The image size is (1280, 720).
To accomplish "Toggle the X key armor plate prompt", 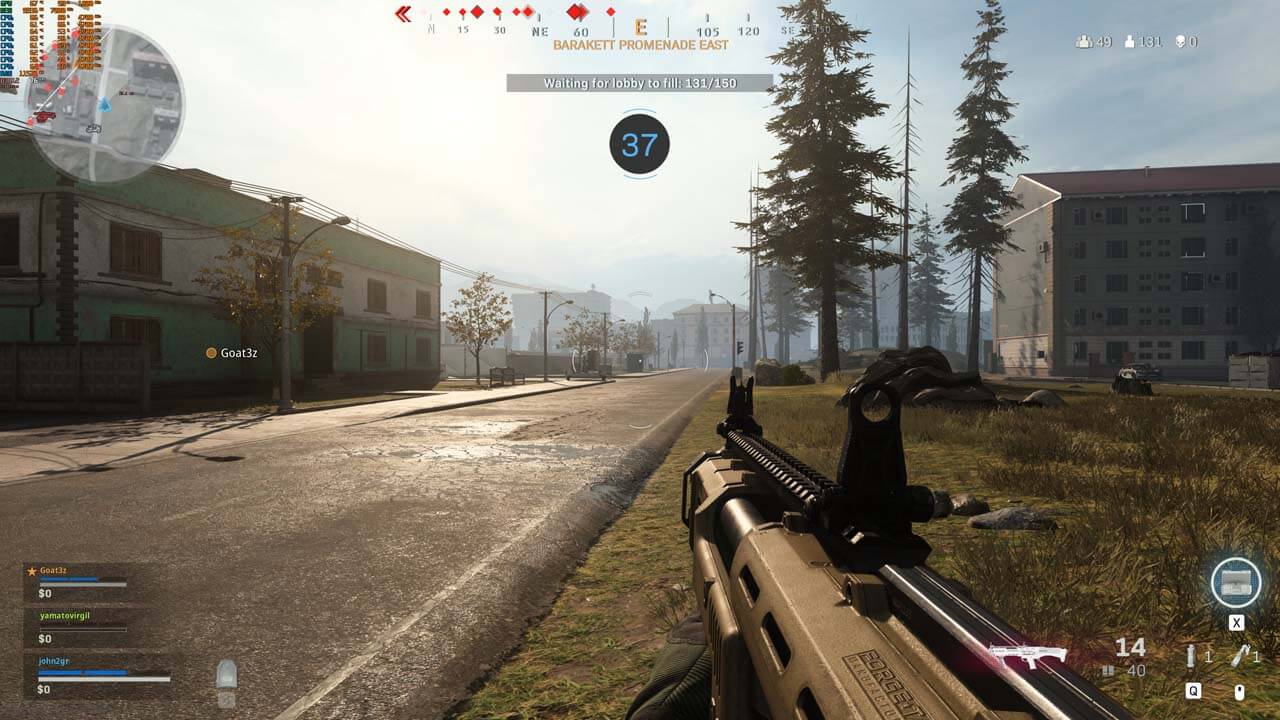I will [1236, 620].
